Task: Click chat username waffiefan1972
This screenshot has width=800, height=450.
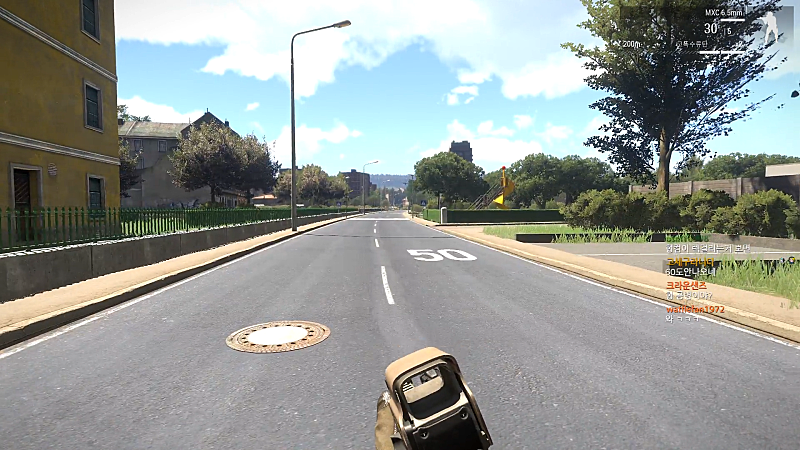Action: click(x=695, y=310)
